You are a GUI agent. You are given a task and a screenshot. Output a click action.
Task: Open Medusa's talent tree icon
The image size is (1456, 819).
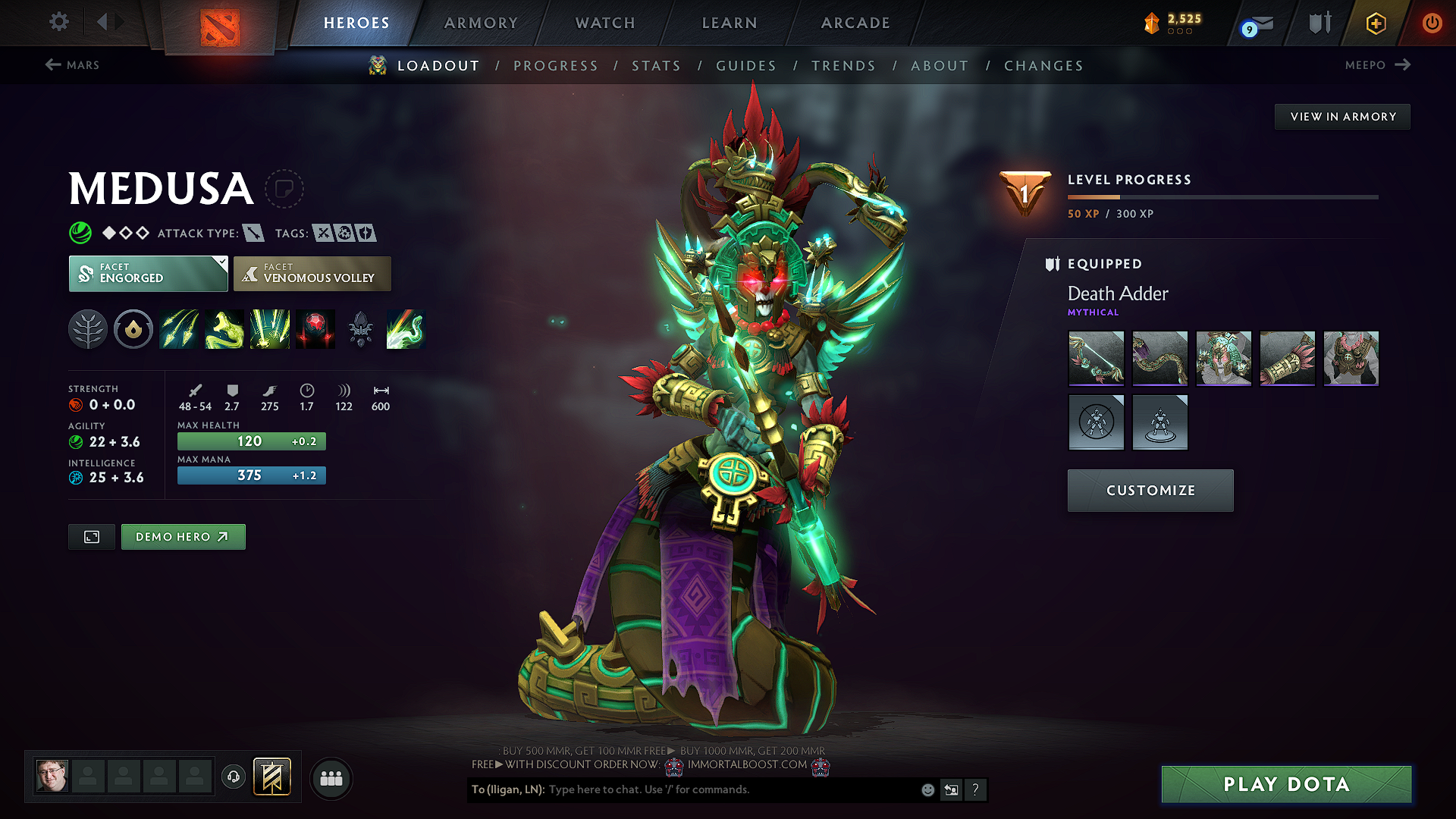tap(89, 329)
